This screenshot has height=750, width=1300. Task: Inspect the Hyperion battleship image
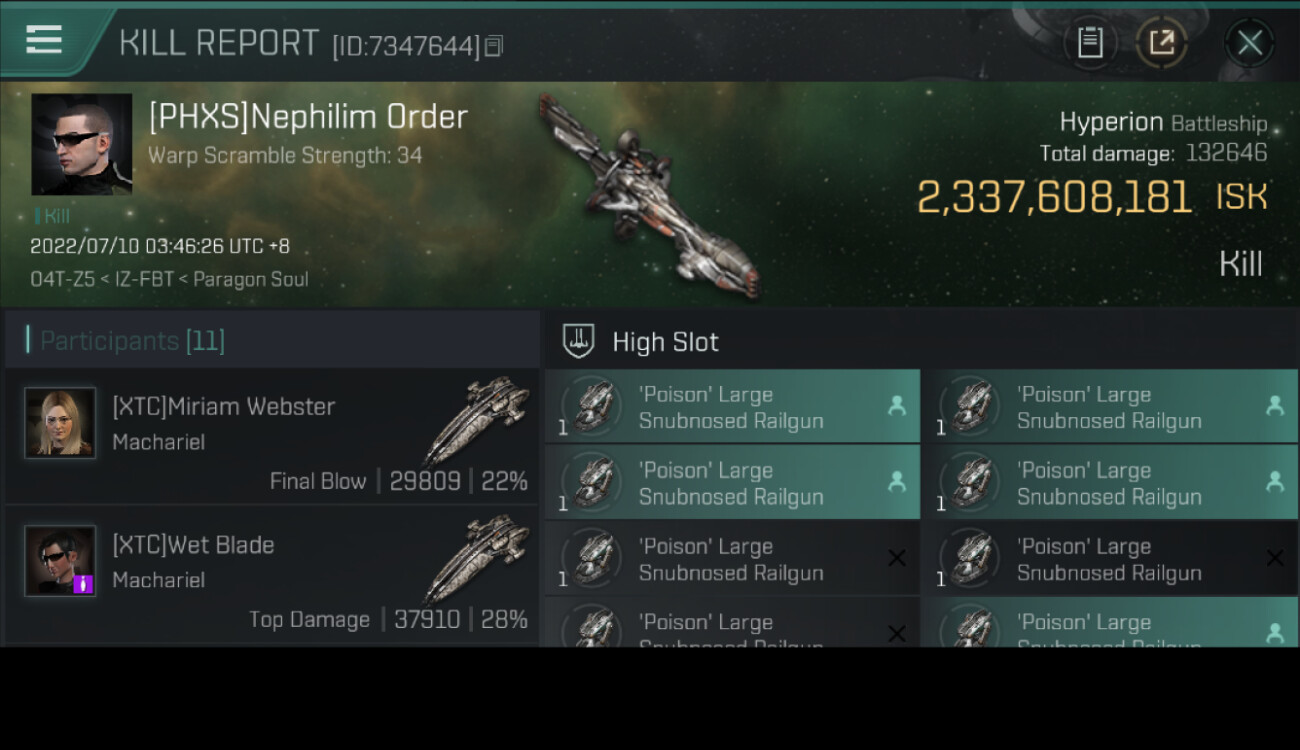coord(650,195)
